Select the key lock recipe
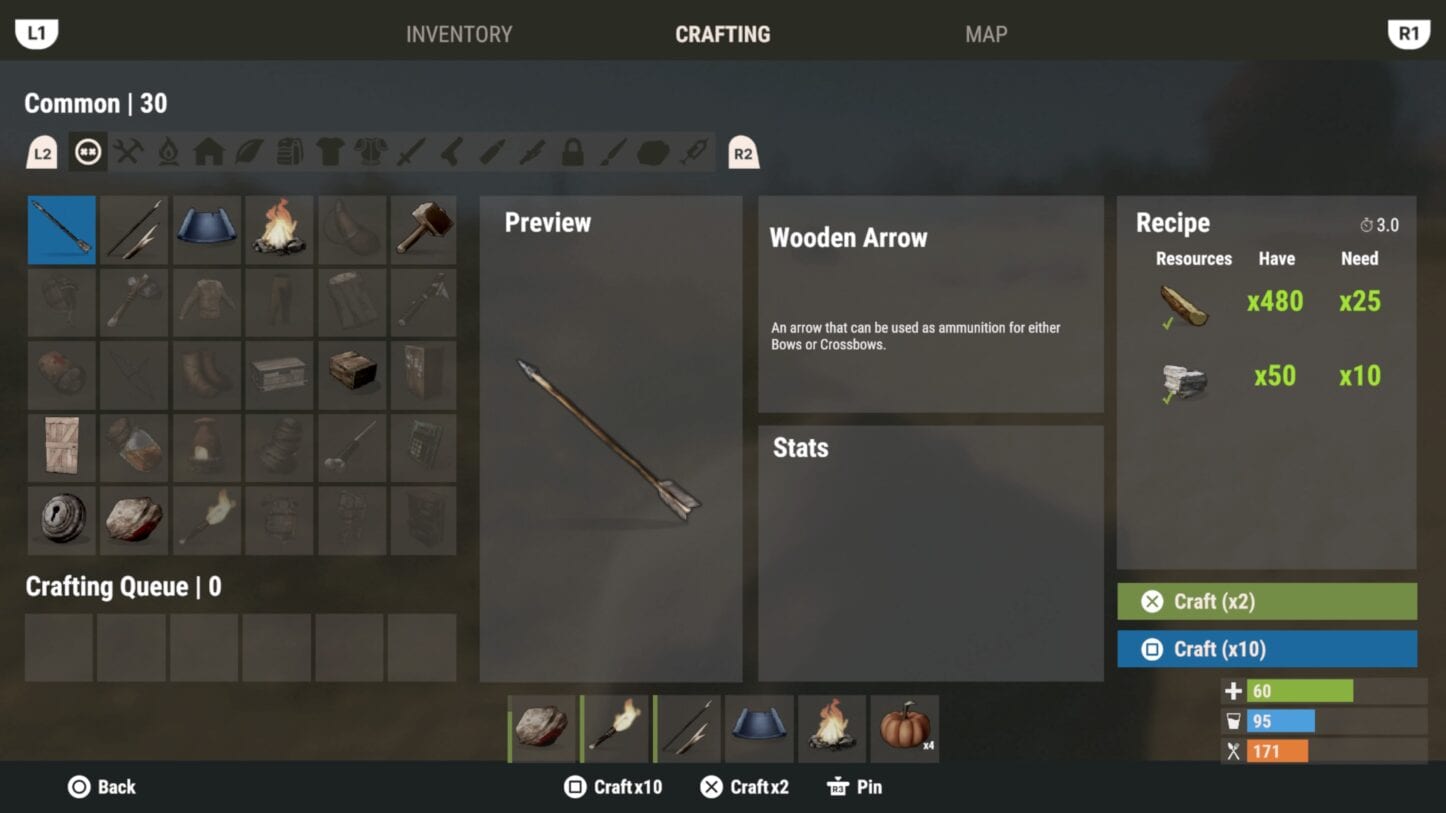This screenshot has width=1446, height=813. 62,521
